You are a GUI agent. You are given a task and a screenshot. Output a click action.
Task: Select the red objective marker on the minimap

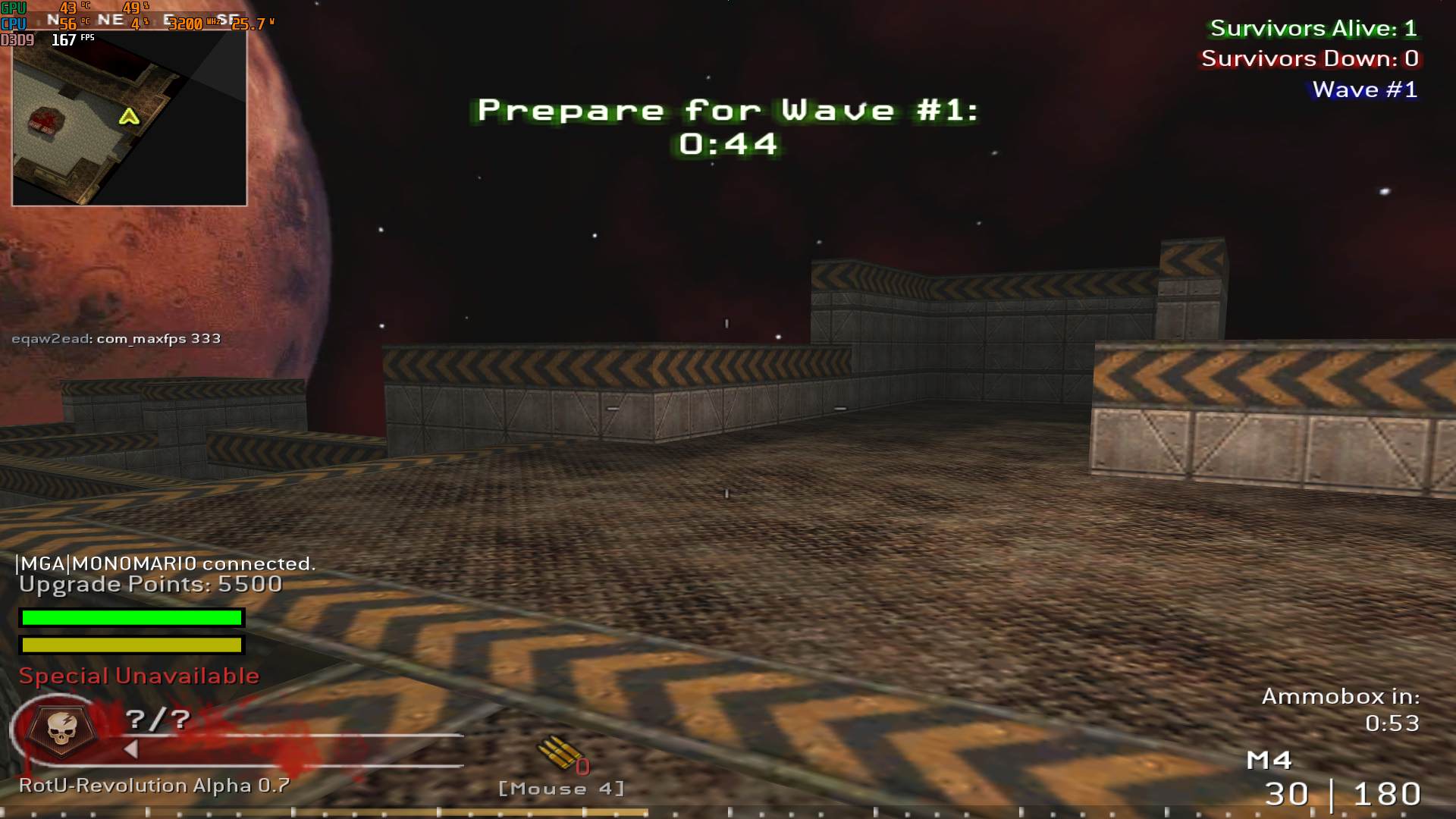coord(47,121)
